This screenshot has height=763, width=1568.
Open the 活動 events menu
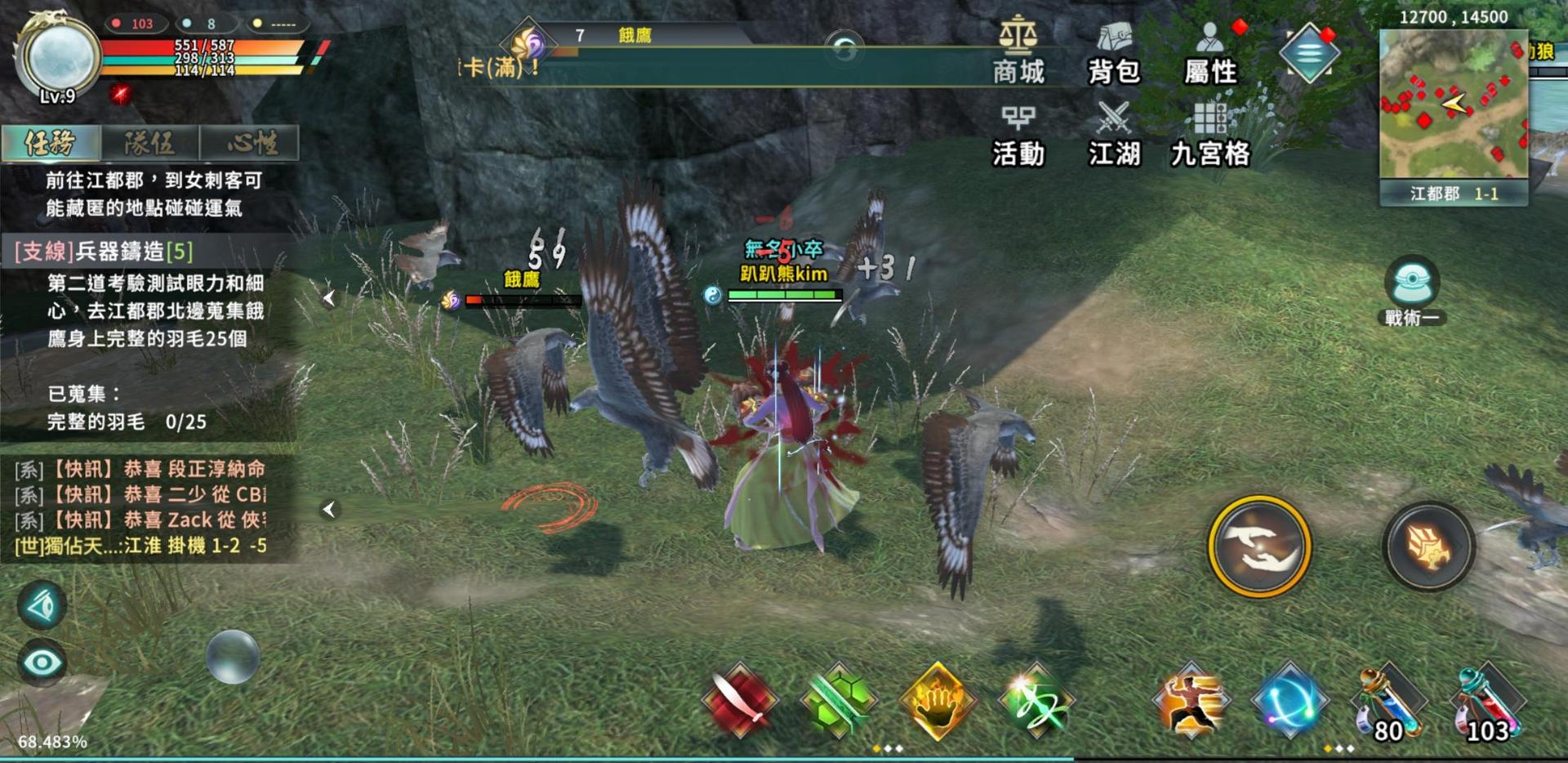coord(1018,135)
